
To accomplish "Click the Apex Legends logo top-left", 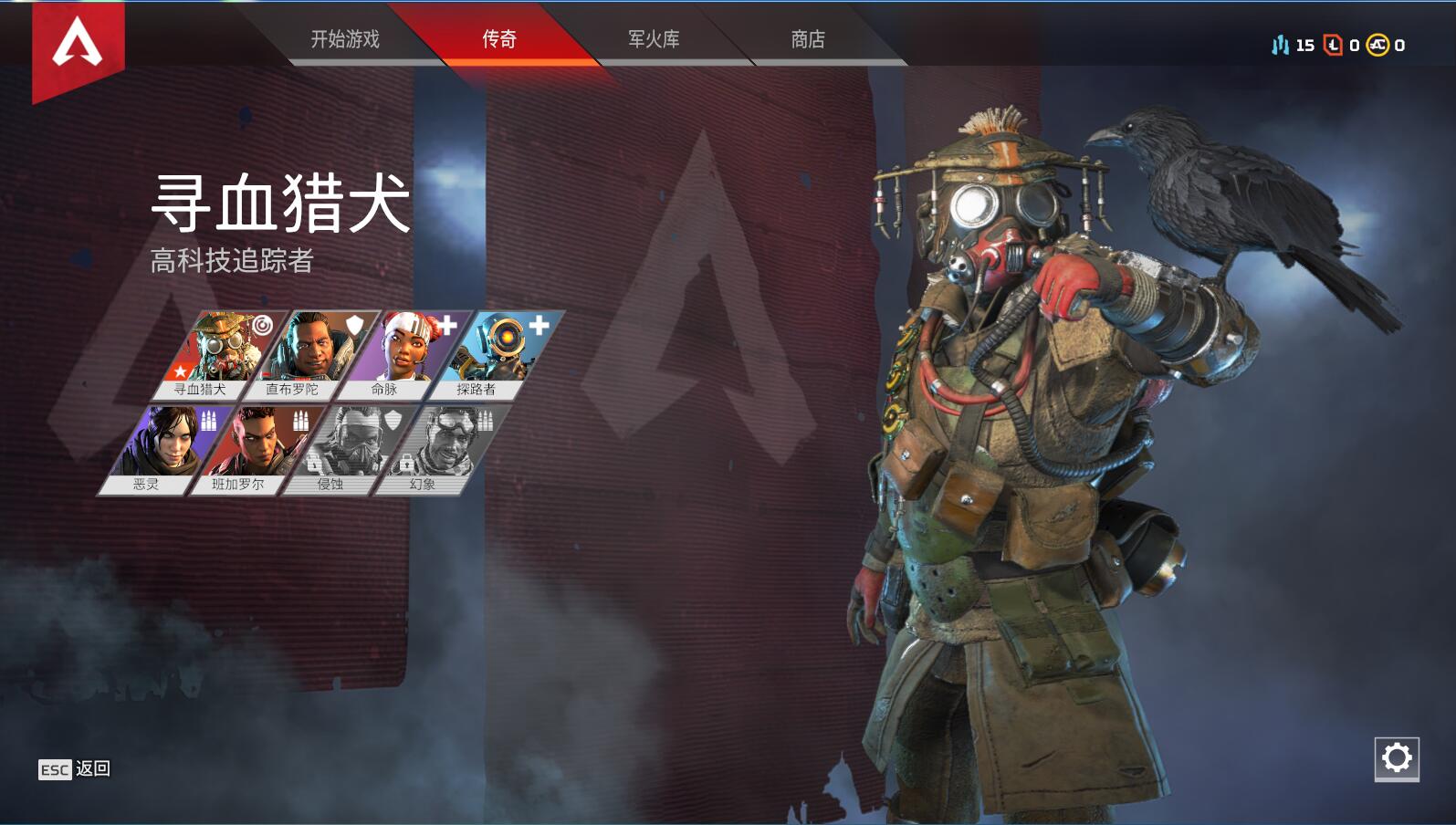I will click(x=78, y=41).
